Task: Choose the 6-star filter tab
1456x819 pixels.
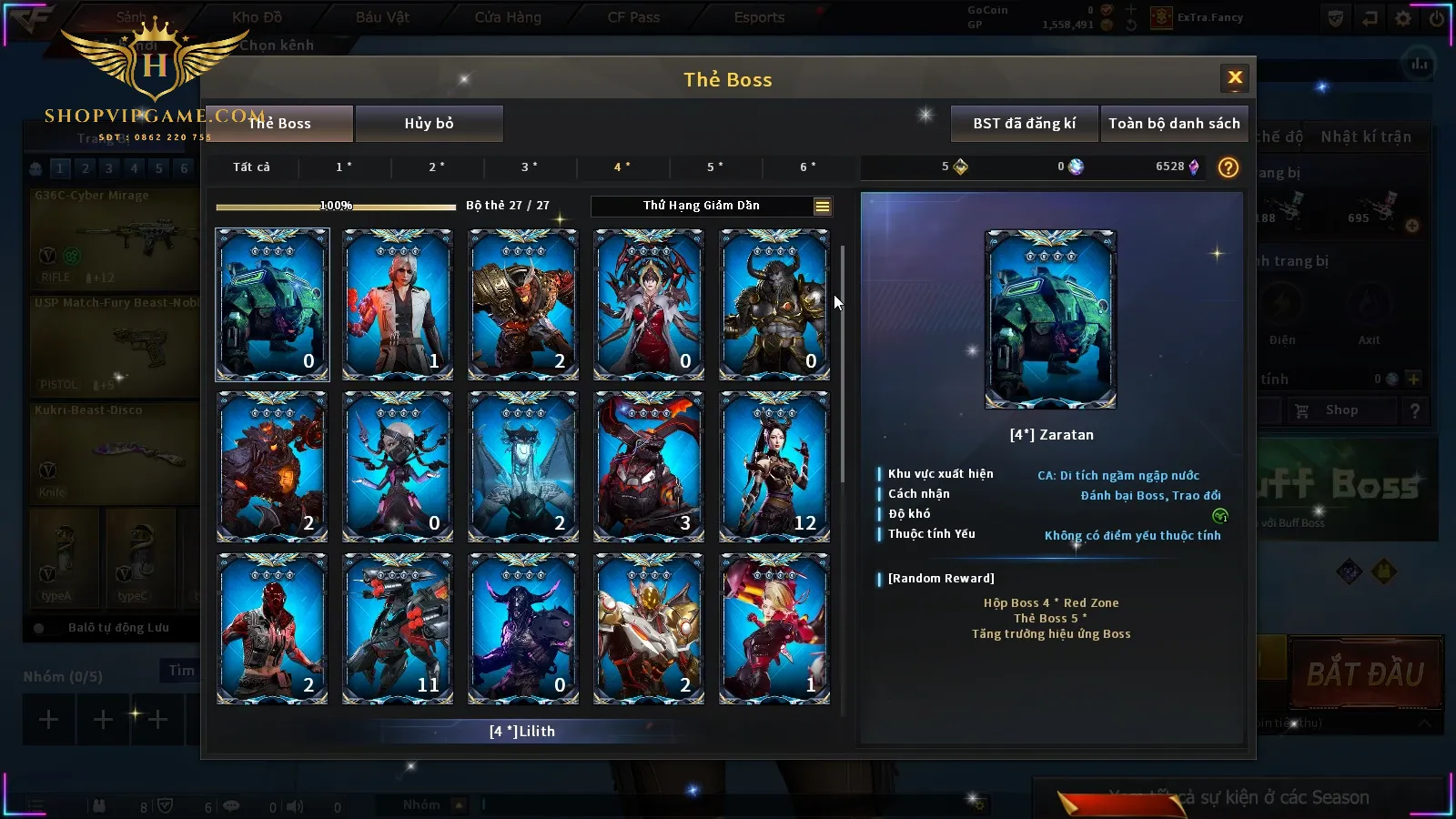Action: [808, 167]
